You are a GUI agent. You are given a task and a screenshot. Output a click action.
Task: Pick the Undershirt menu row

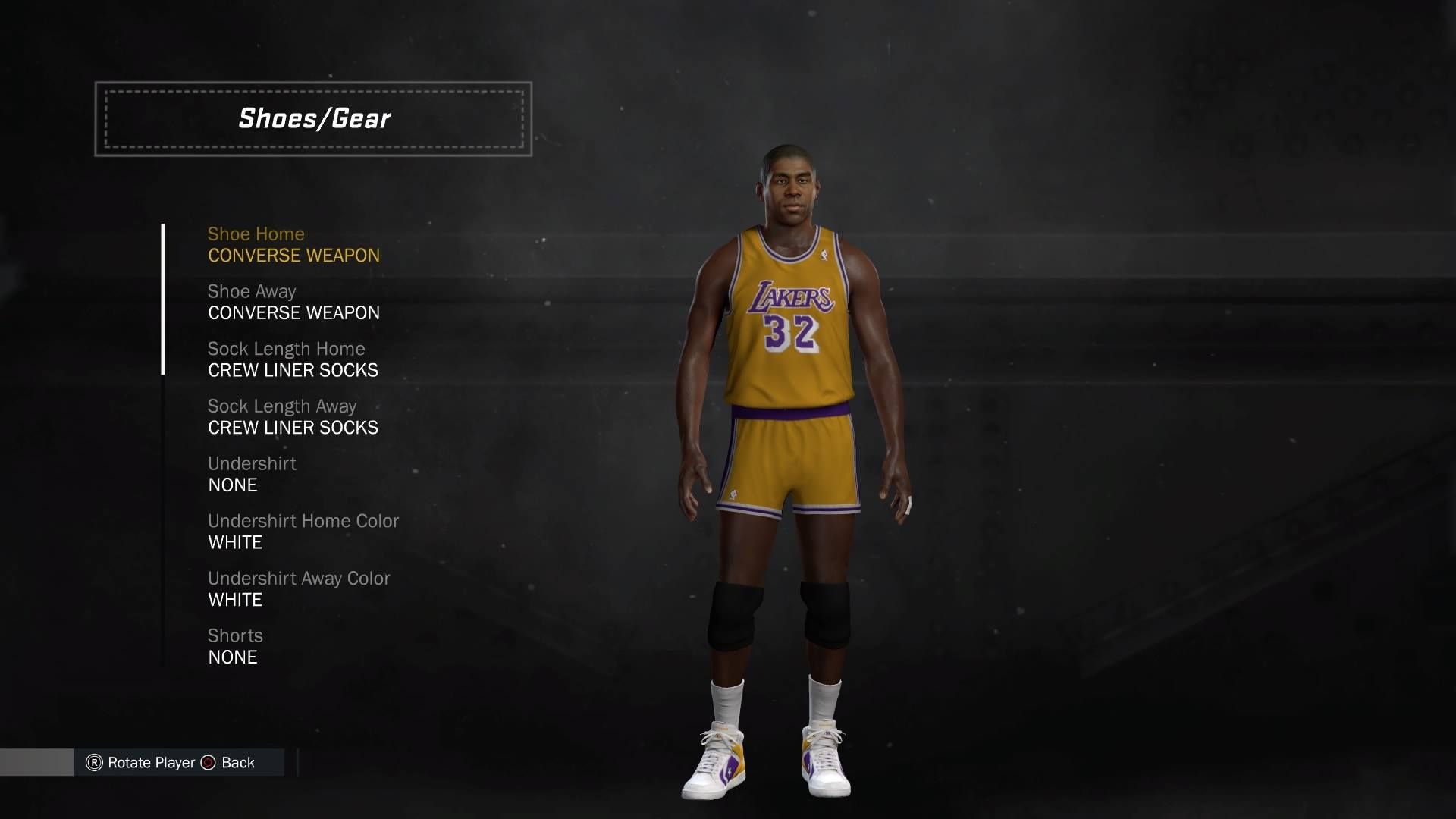(252, 475)
